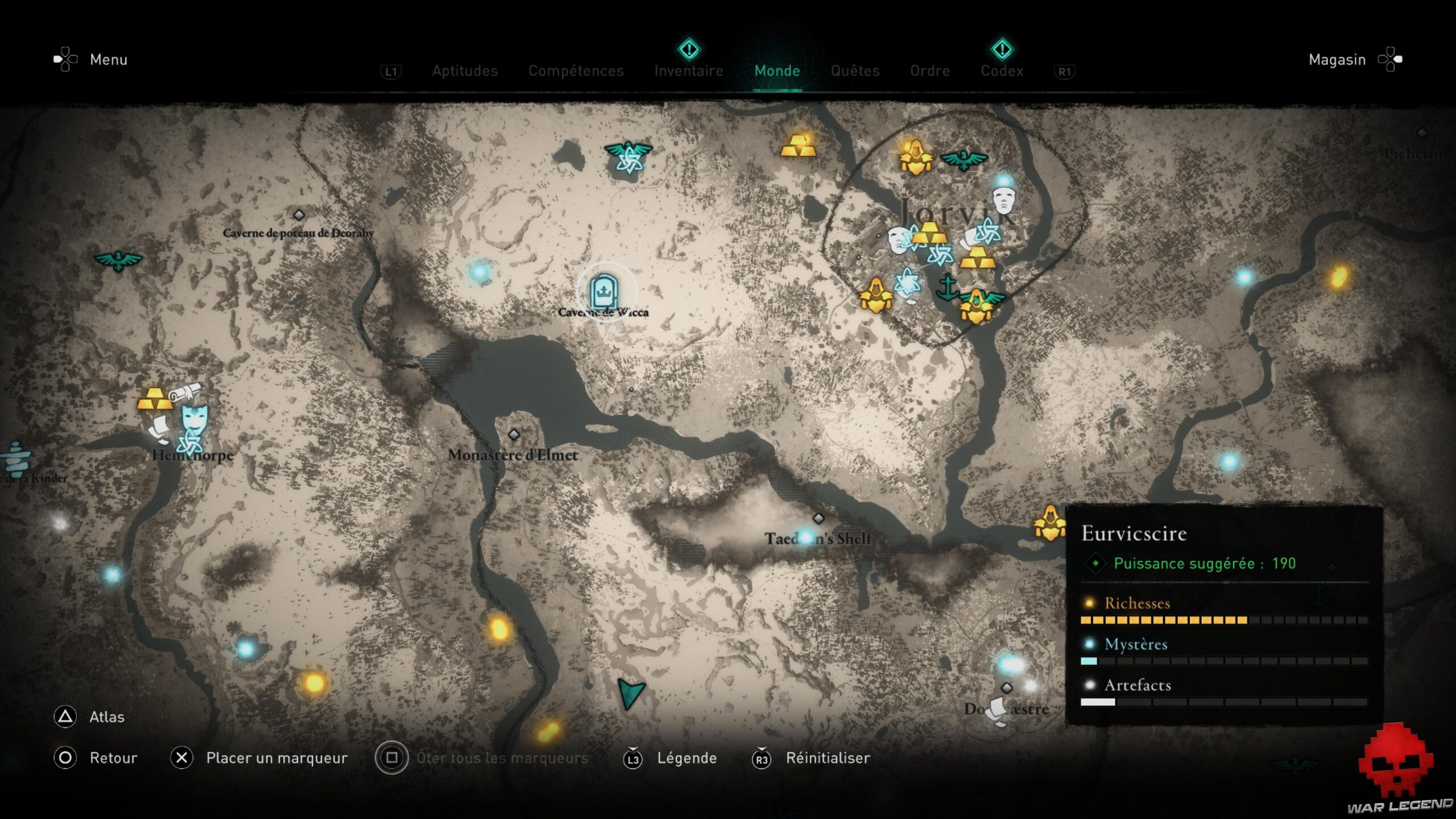Image resolution: width=1456 pixels, height=819 pixels.
Task: Select the Monde tab
Action: point(777,71)
